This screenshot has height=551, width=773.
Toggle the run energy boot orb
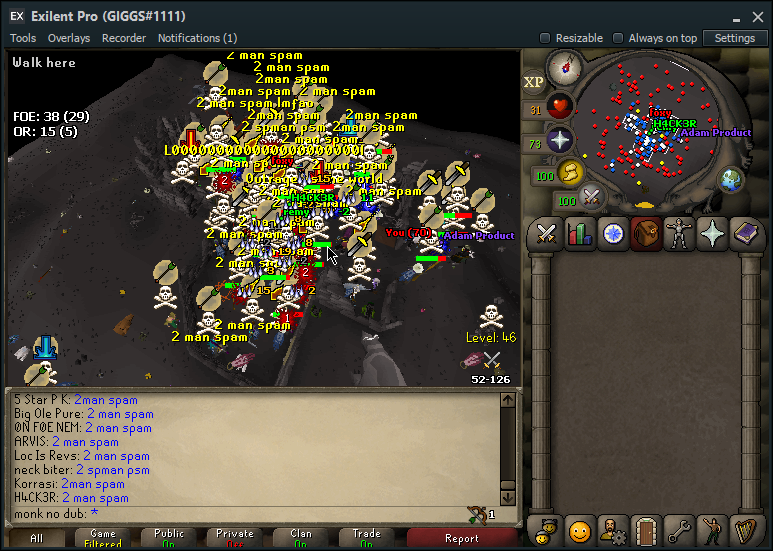[x=570, y=172]
